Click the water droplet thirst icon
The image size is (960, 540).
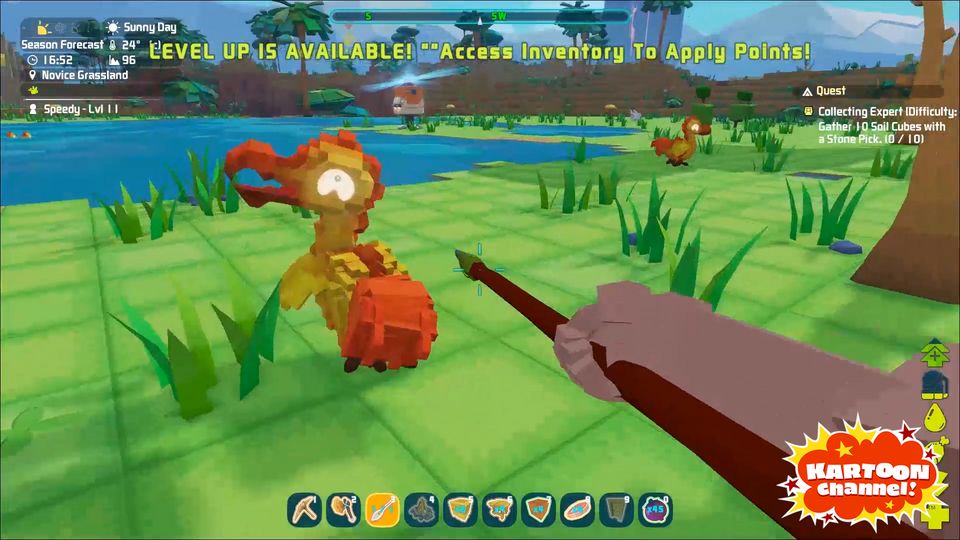pos(936,417)
